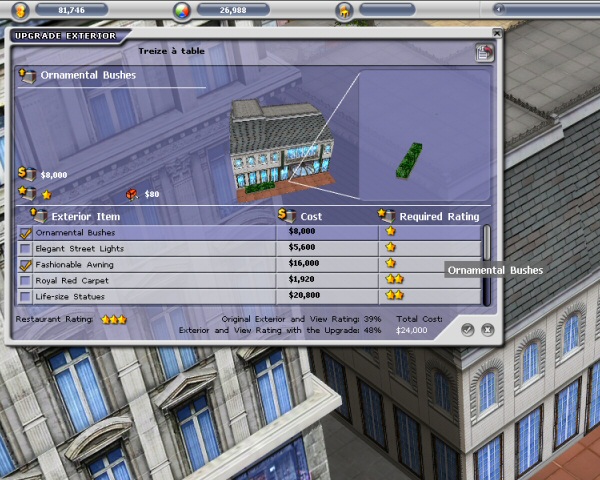Tick the Royal Red Carpet checkbox
600x480 pixels.
pos(26,281)
